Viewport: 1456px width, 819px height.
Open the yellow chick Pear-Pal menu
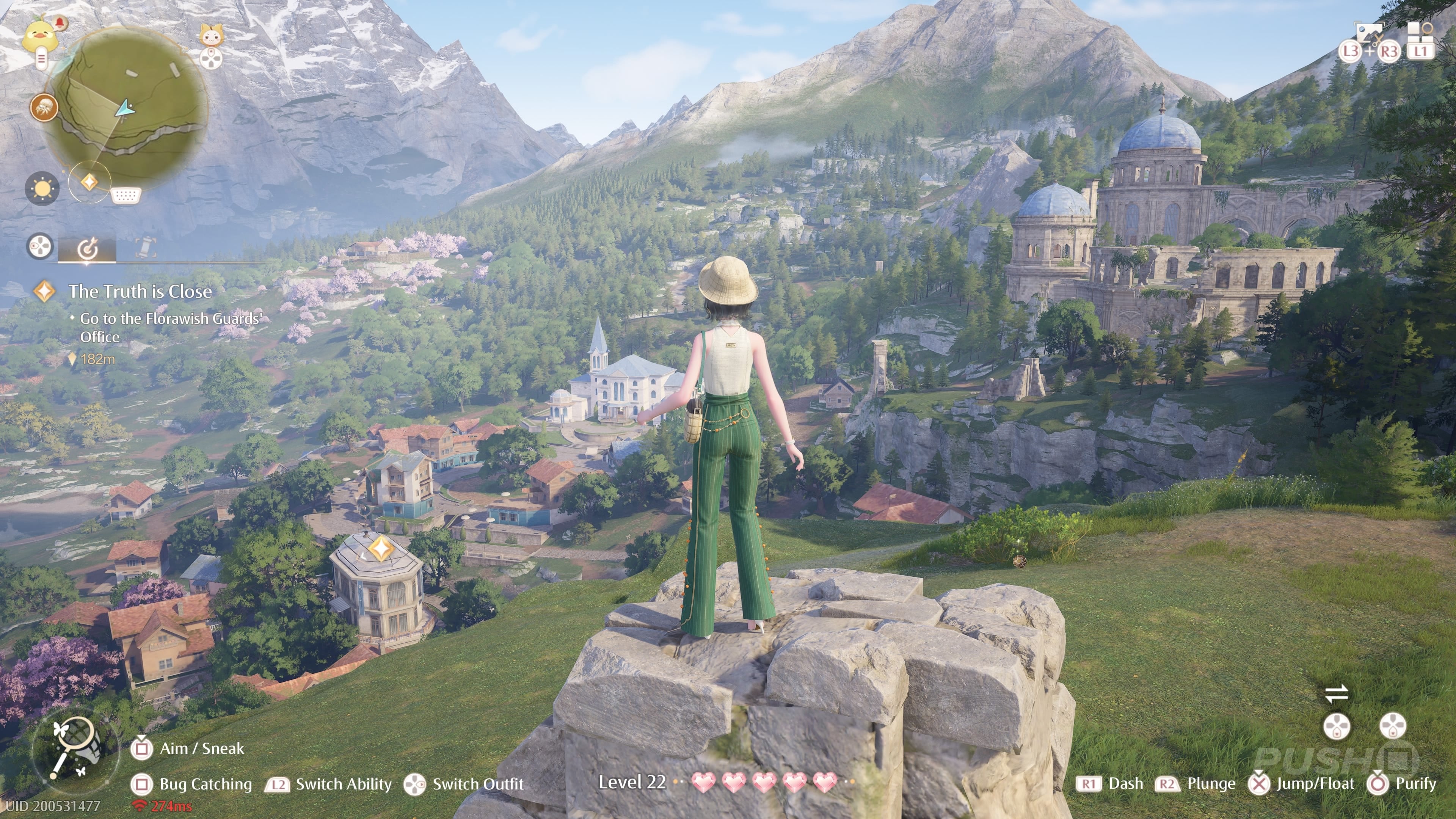(39, 35)
